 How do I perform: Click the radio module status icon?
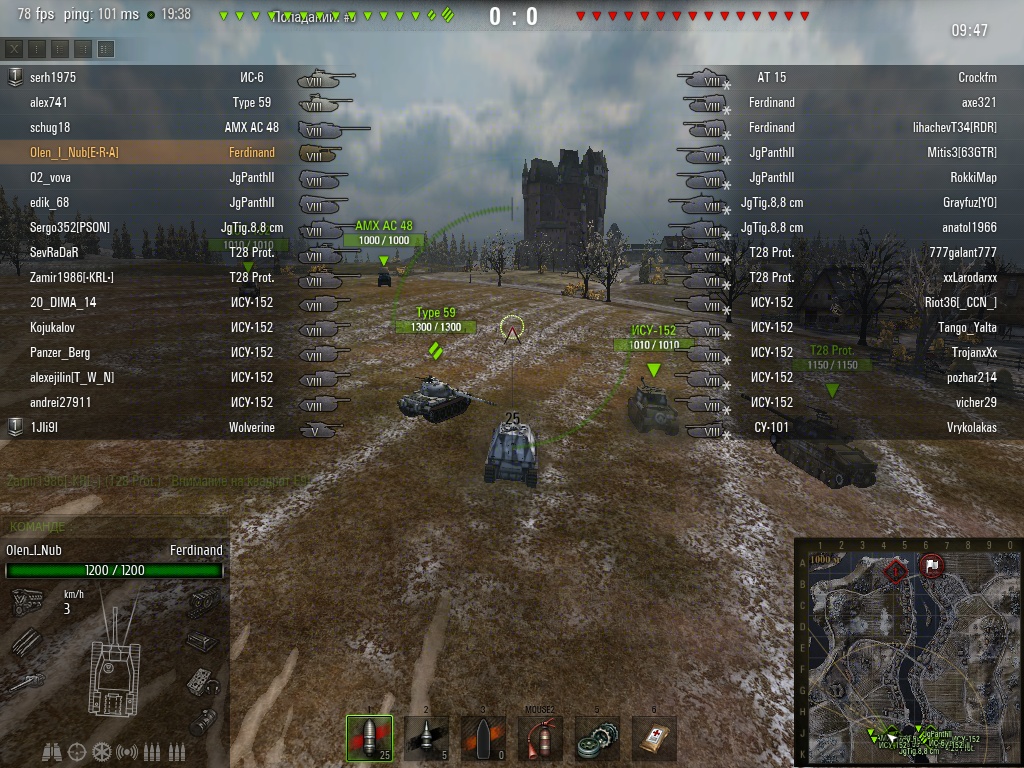click(x=202, y=681)
